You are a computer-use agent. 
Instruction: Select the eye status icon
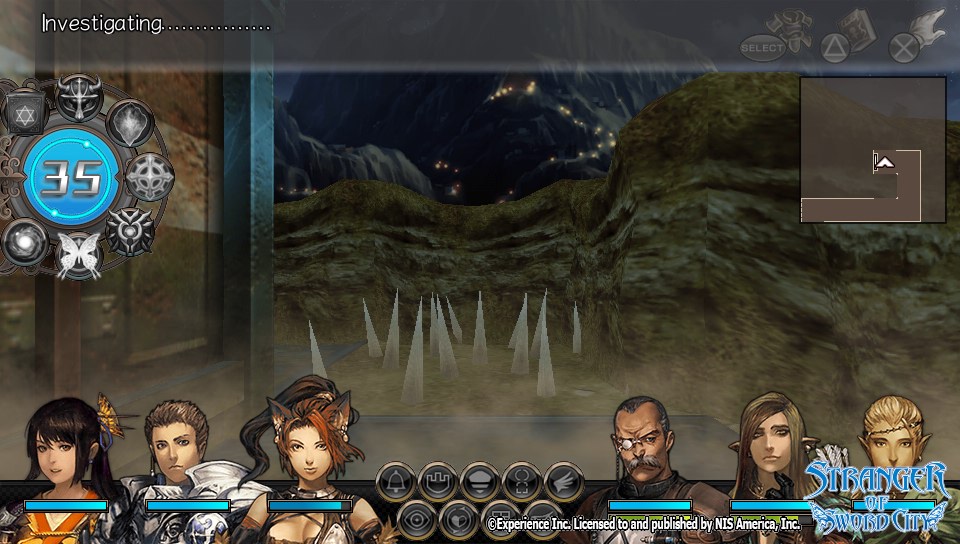point(416,518)
